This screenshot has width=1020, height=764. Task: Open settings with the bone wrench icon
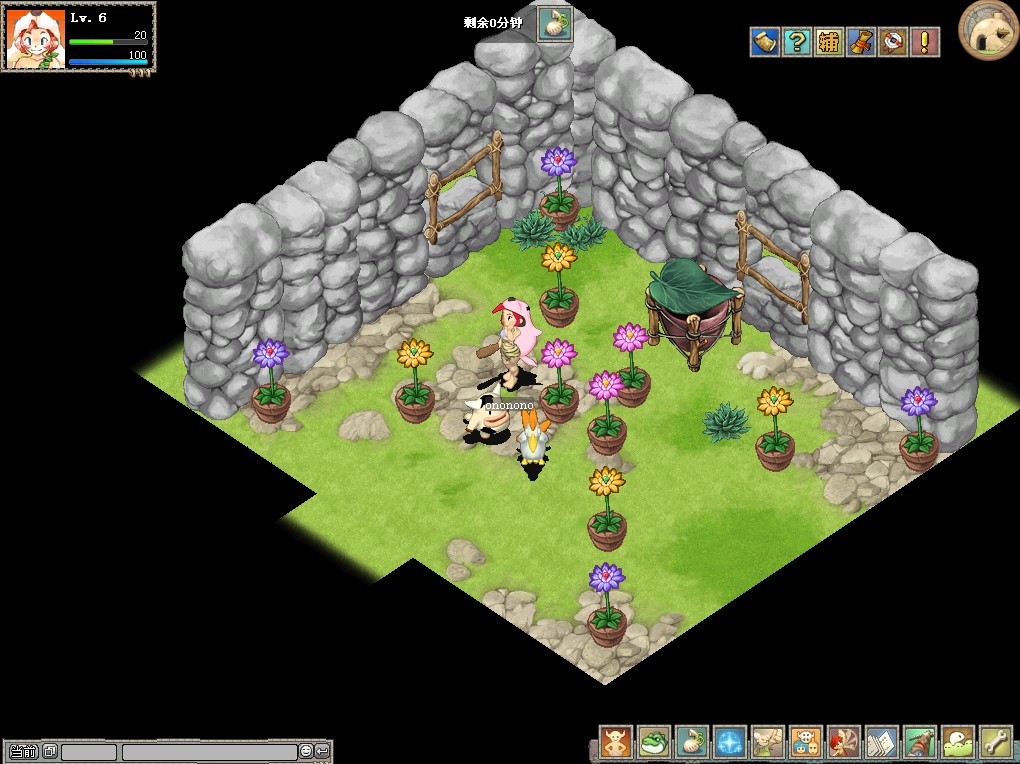click(996, 743)
